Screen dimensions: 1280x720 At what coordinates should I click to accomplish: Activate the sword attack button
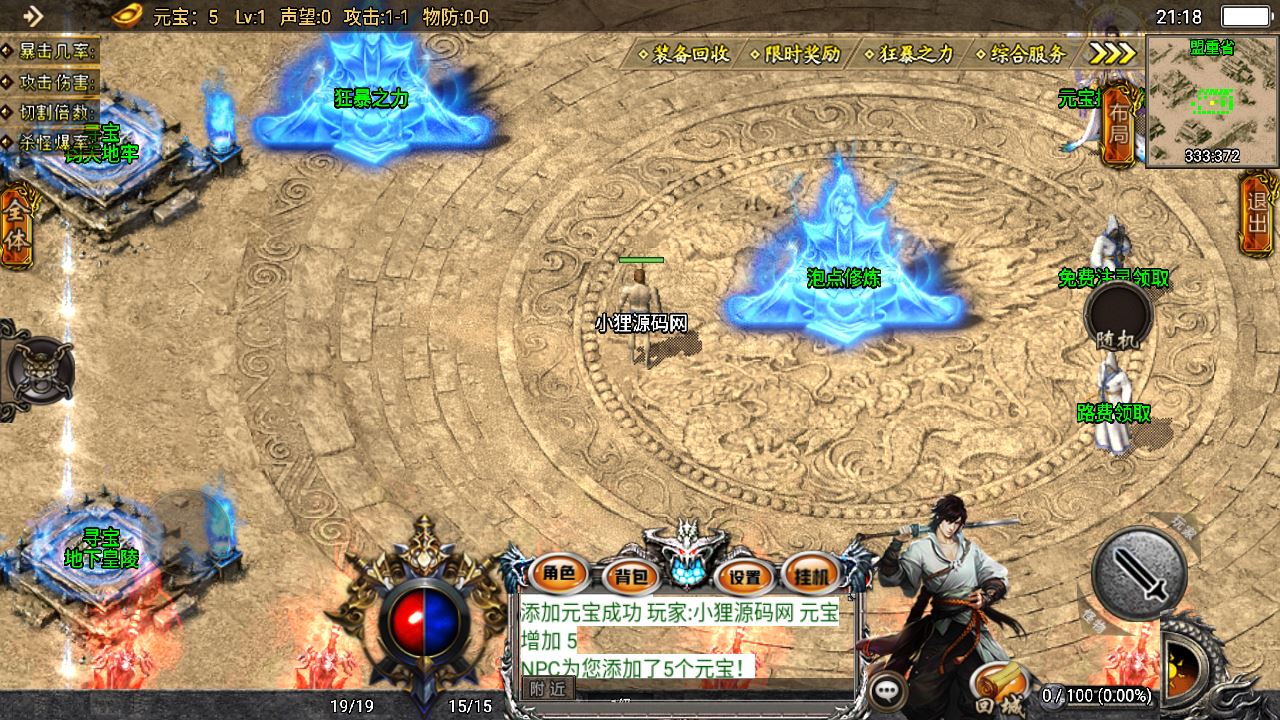point(1139,573)
